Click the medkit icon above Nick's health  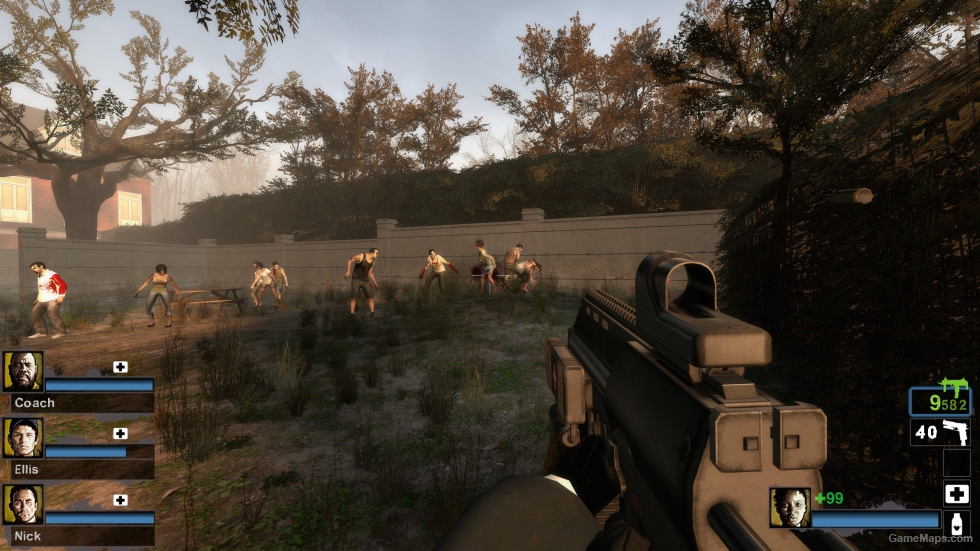(120, 500)
